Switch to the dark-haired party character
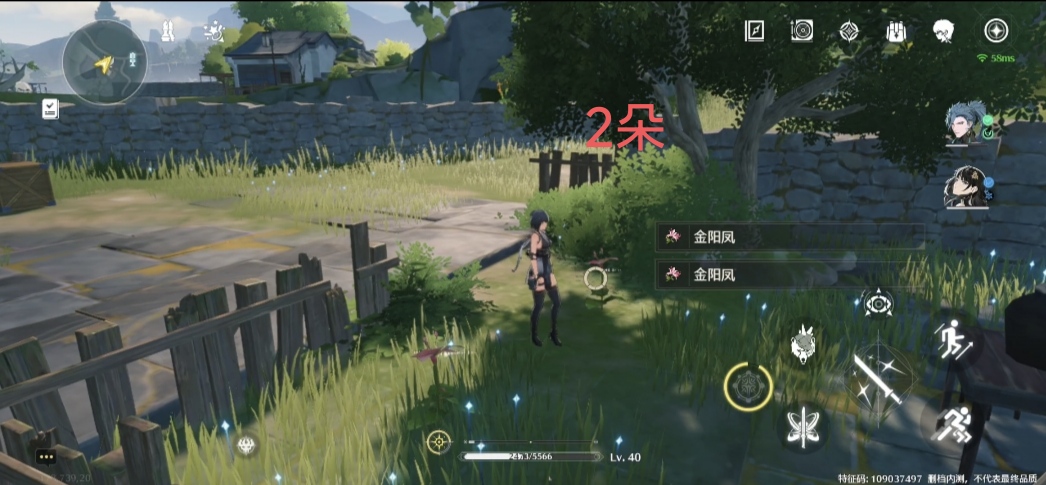The image size is (1046, 485). tap(966, 187)
